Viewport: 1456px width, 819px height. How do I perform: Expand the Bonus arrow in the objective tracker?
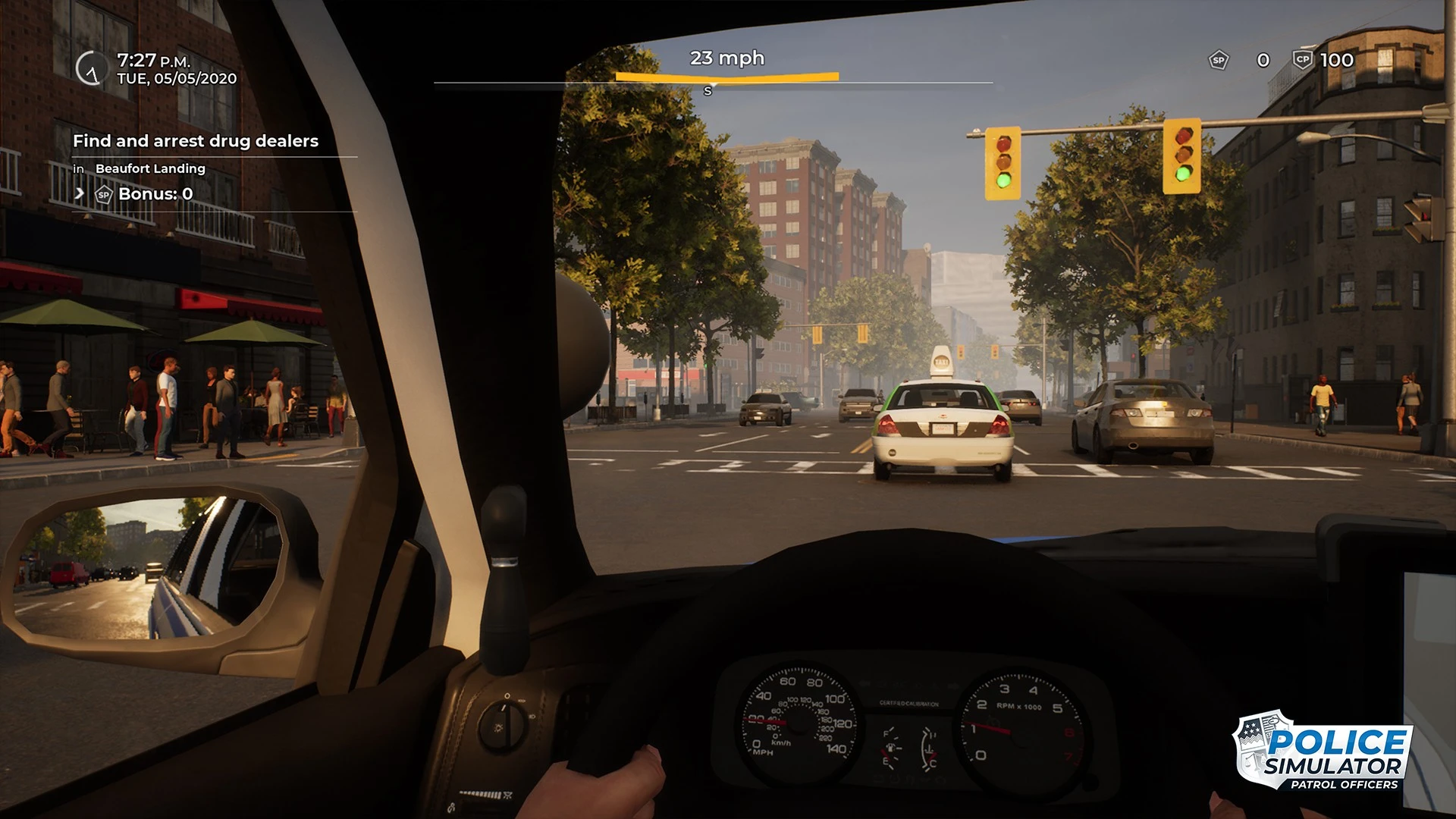[x=79, y=193]
